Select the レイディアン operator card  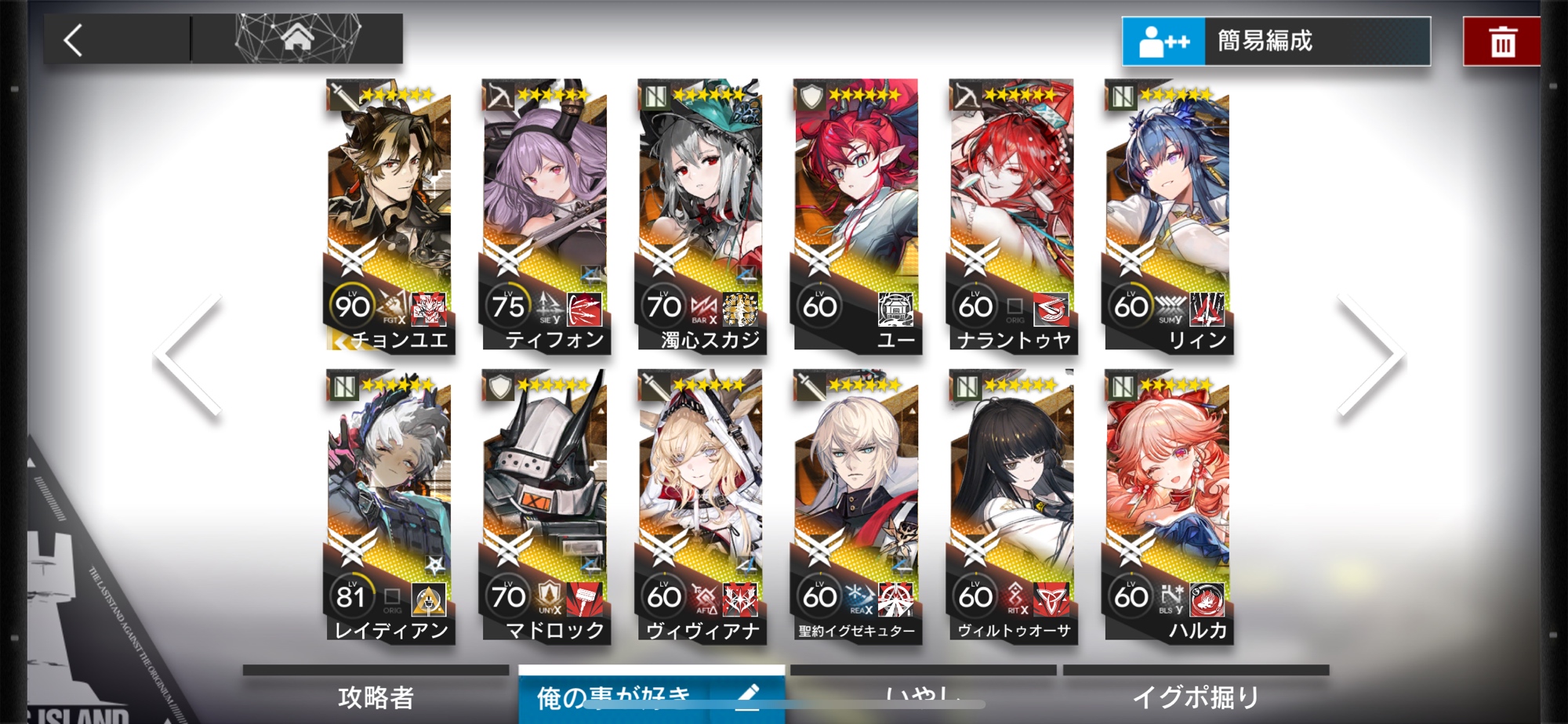[x=389, y=507]
